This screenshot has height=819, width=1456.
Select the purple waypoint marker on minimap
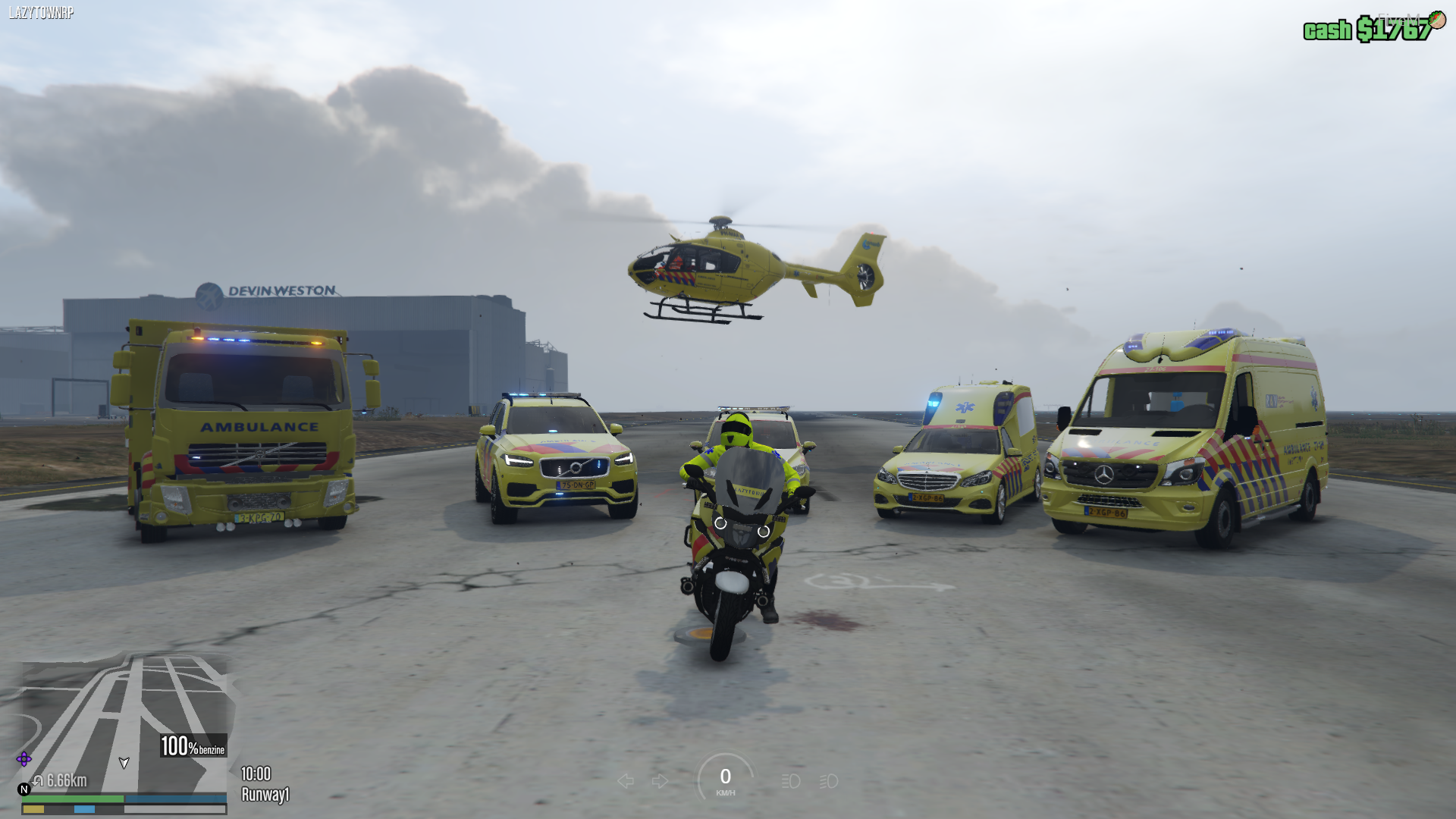click(24, 759)
